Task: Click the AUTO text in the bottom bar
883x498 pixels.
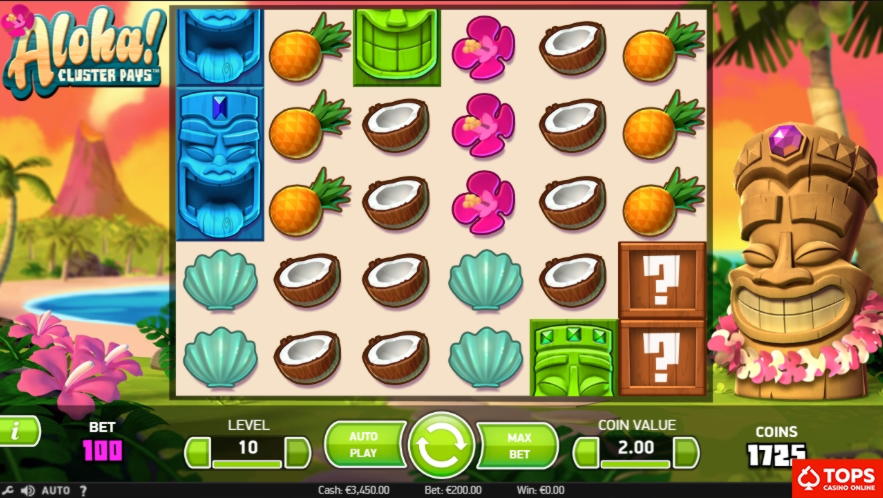Action: click(x=56, y=490)
